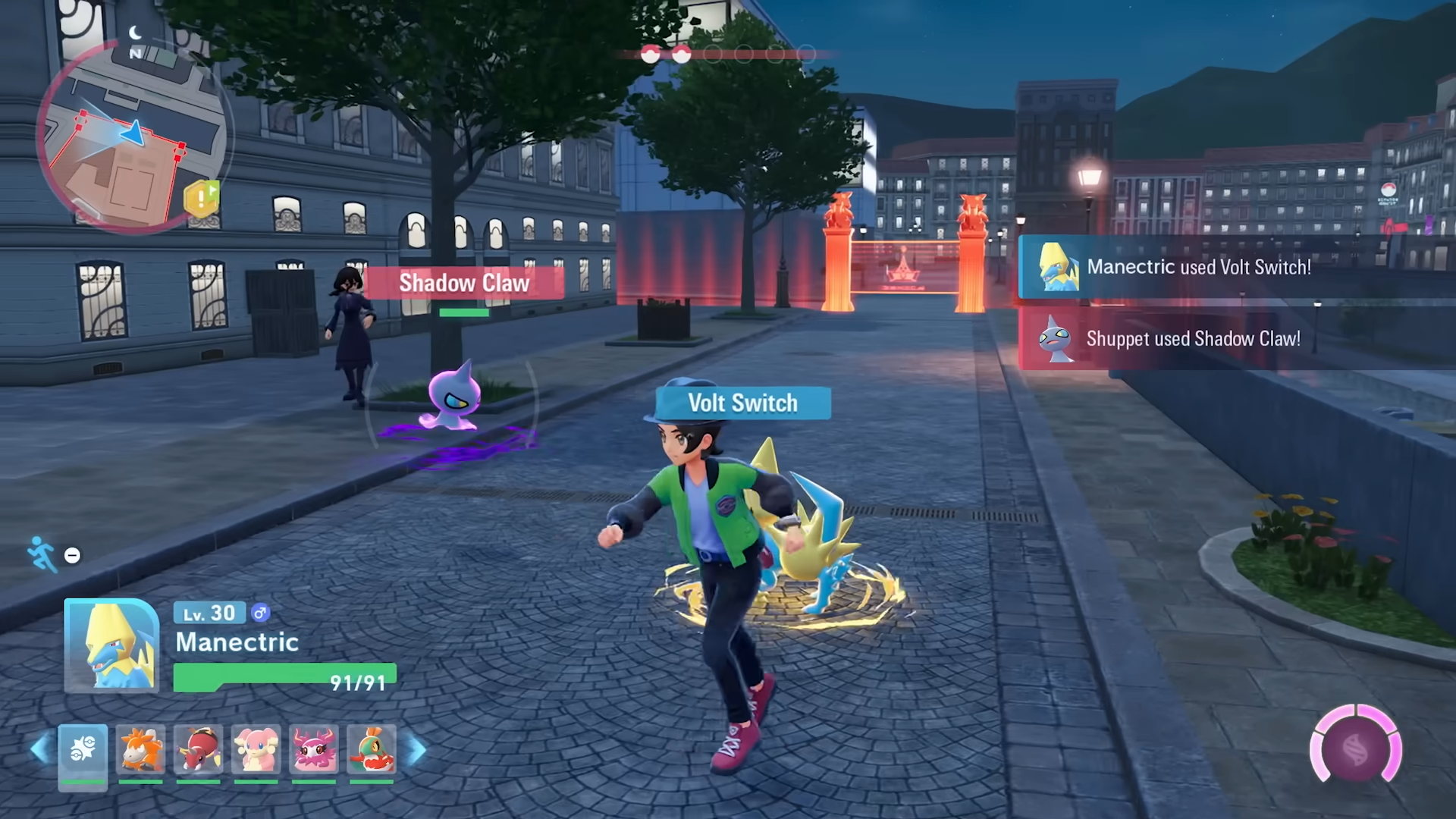This screenshot has width=1456, height=819.
Task: Select Hawlucha's thumbnail in the party bar
Action: [x=372, y=749]
